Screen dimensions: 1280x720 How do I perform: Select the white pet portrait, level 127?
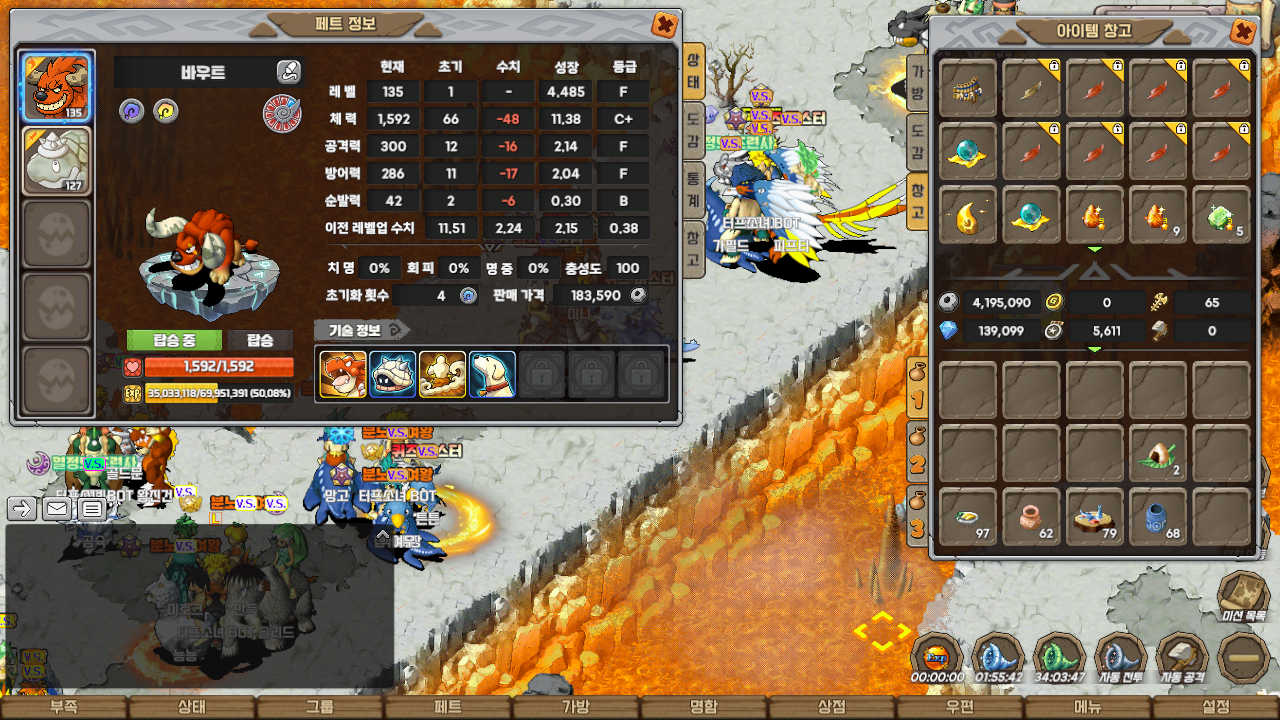(x=57, y=160)
